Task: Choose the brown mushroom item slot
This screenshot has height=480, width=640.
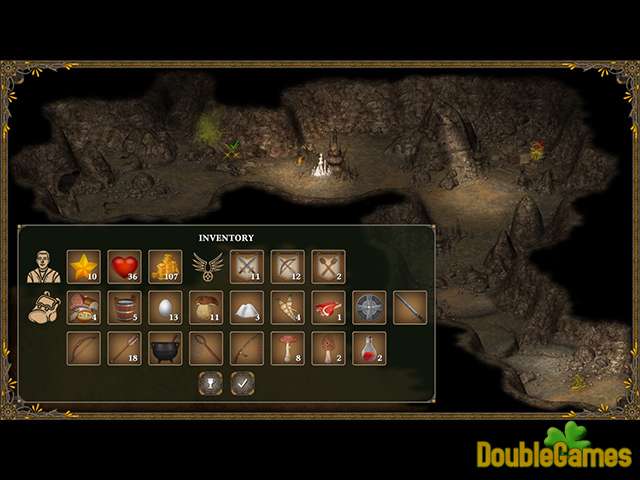Action: (x=206, y=307)
